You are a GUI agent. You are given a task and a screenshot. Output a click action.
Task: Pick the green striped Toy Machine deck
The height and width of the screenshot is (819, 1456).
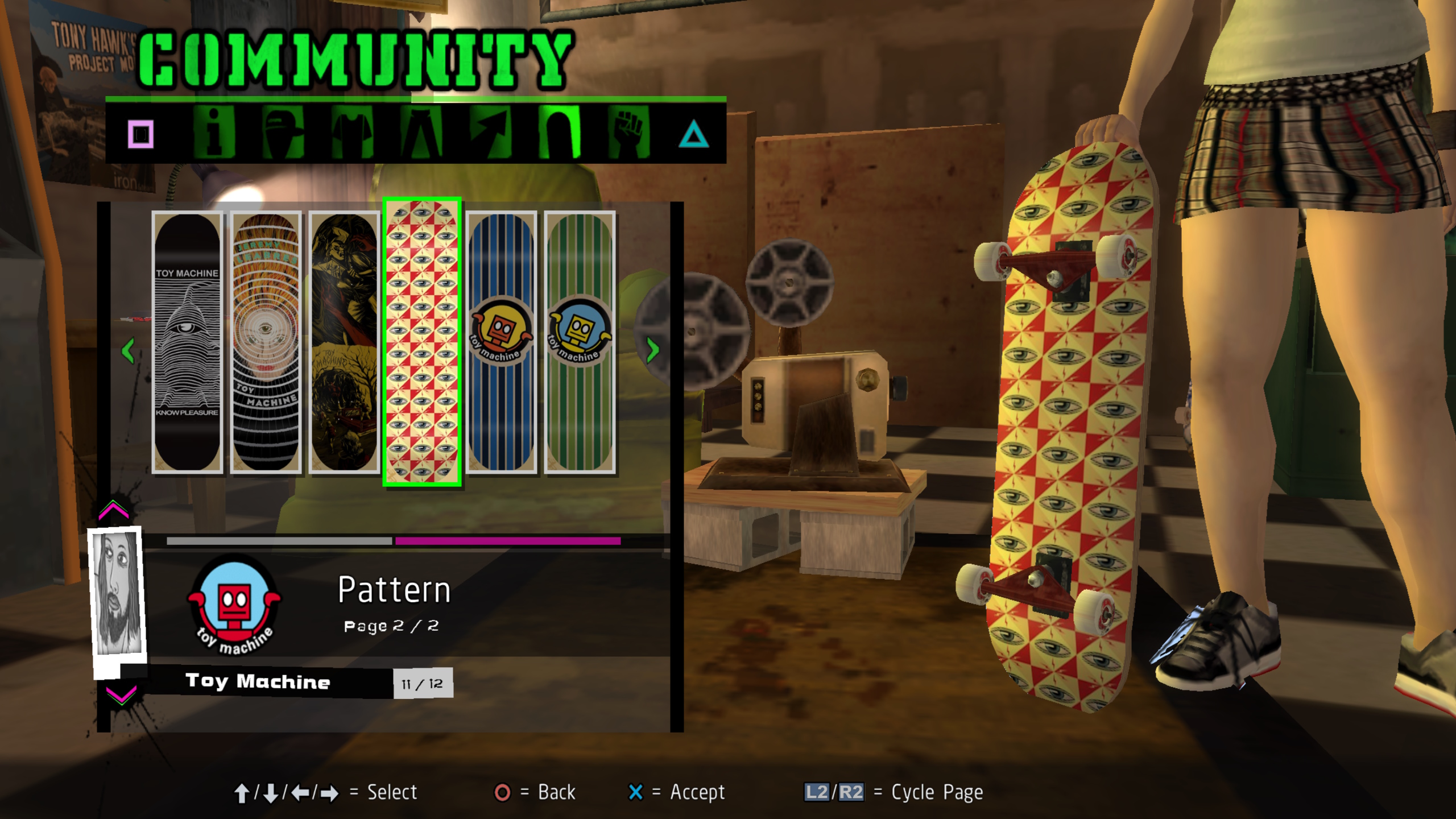[580, 342]
